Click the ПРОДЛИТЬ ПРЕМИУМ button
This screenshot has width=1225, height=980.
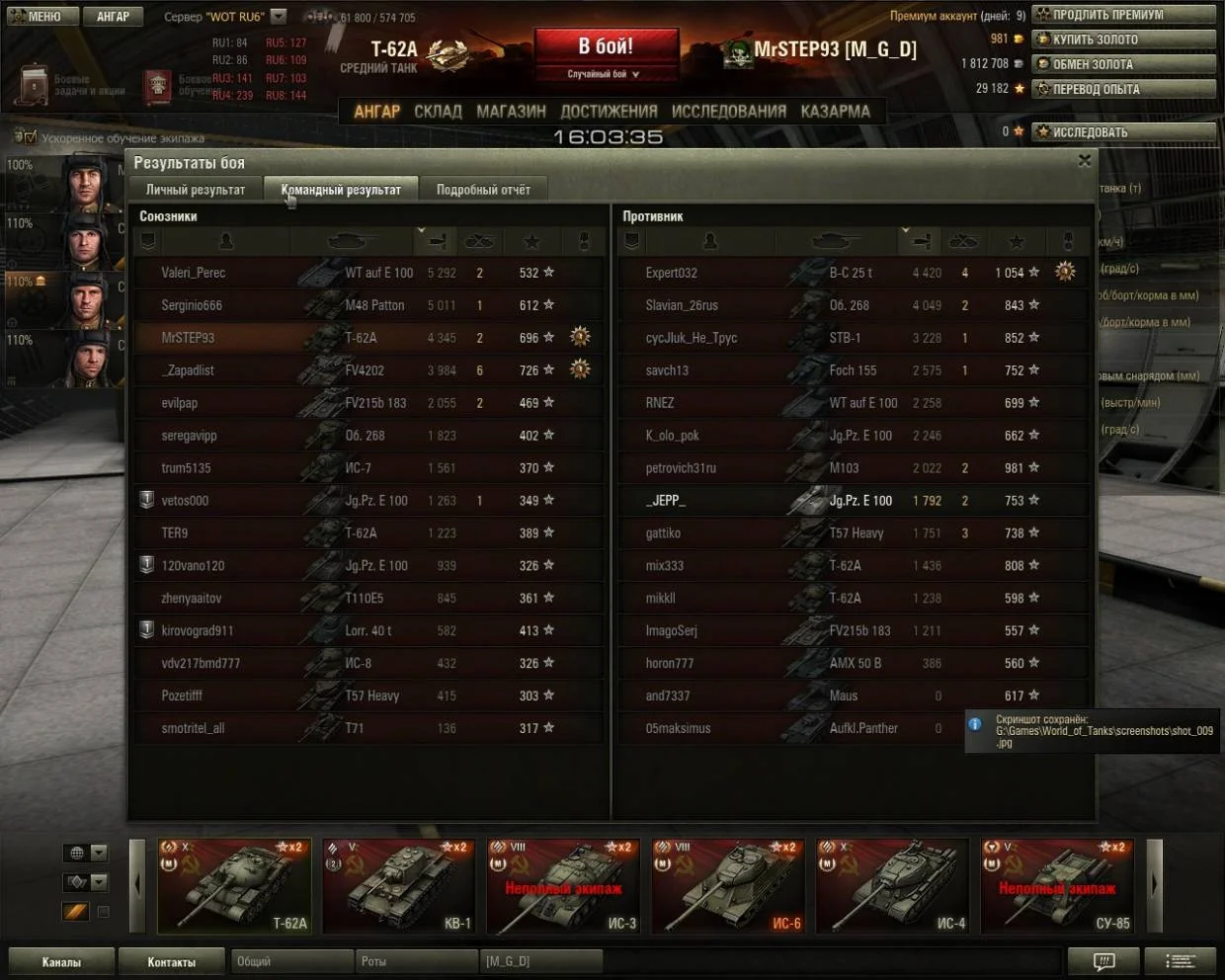coord(1123,15)
